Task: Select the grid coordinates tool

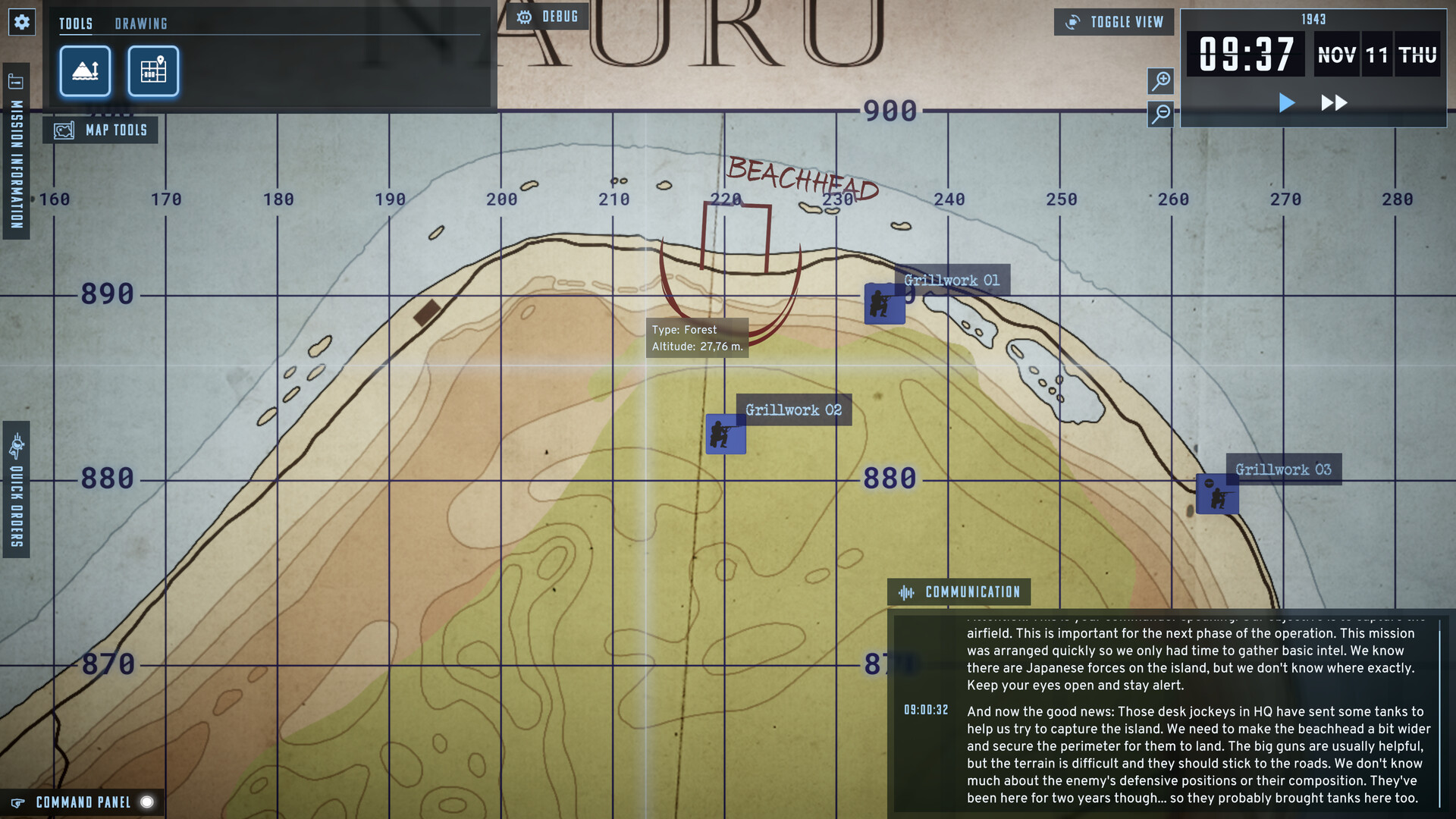Action: [152, 71]
